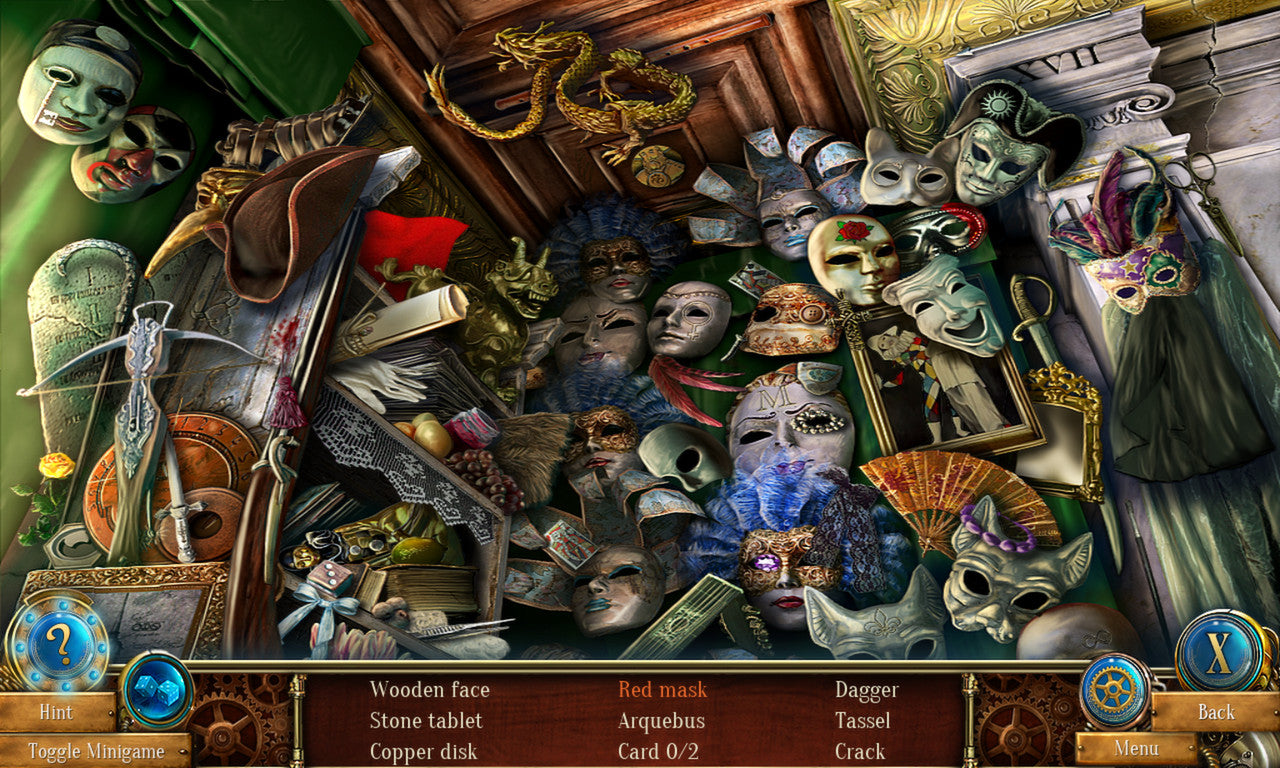
Task: Select "Dagger" in the item list
Action: coord(867,690)
